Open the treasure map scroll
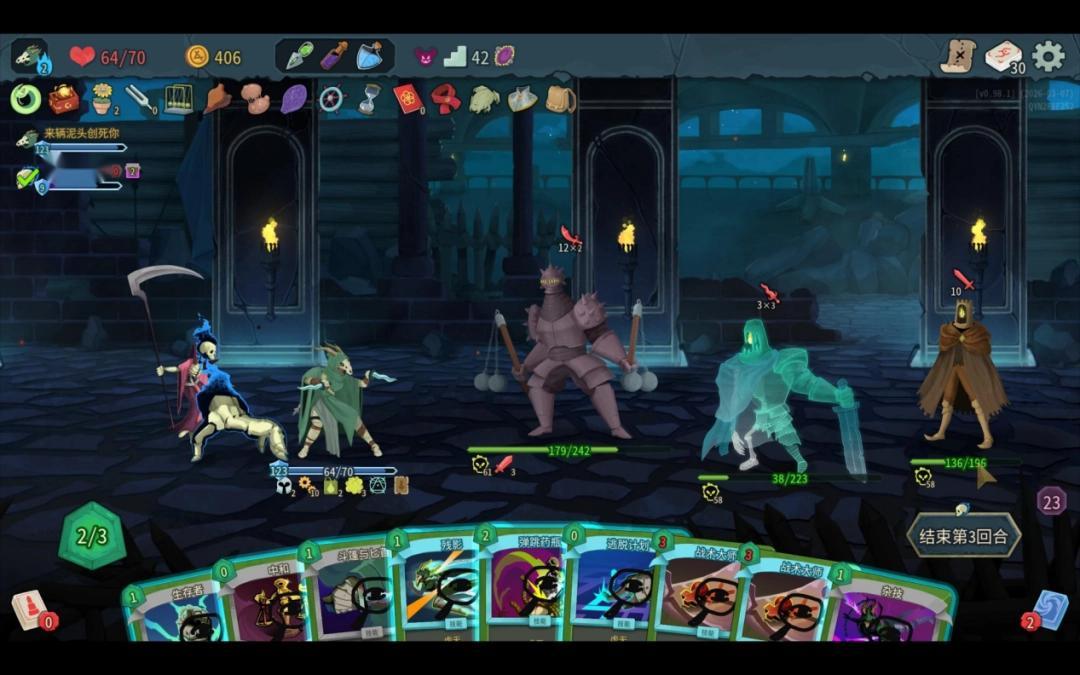 (958, 57)
